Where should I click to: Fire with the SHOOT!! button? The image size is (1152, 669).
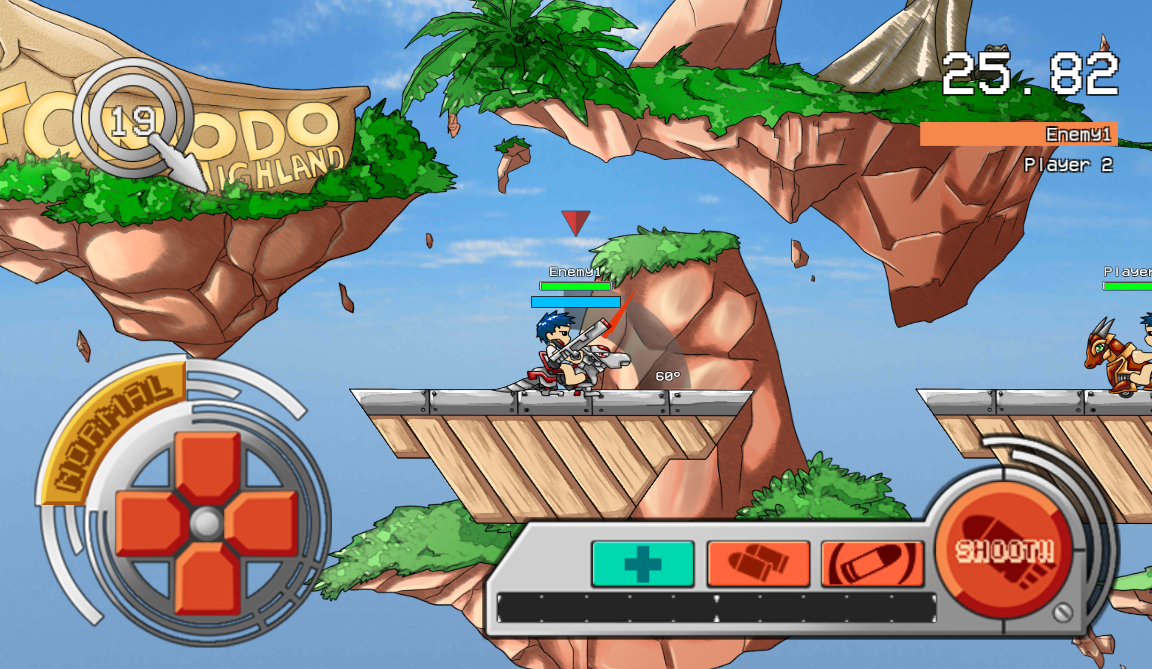click(1003, 551)
